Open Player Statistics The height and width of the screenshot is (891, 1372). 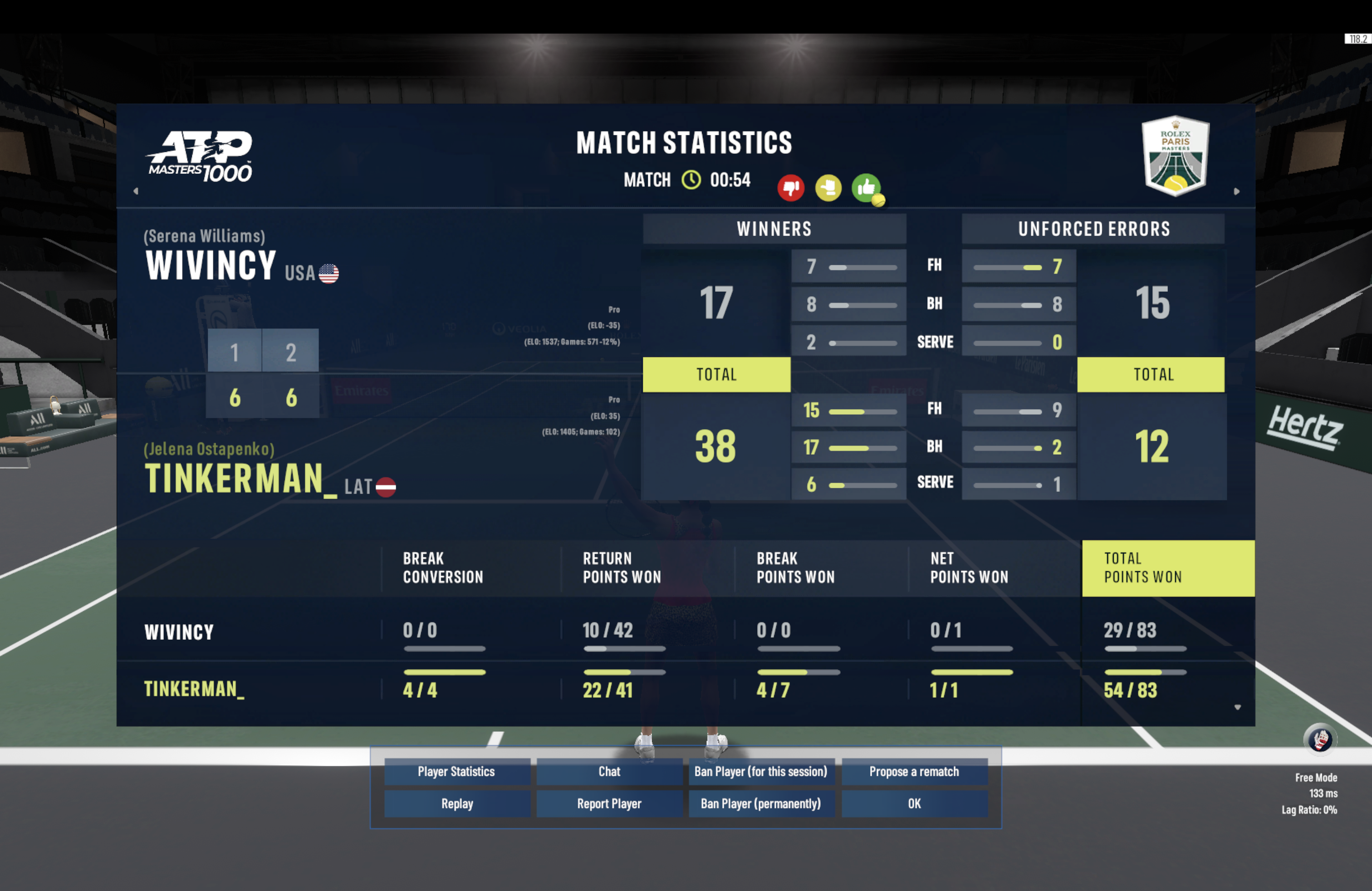(x=456, y=772)
